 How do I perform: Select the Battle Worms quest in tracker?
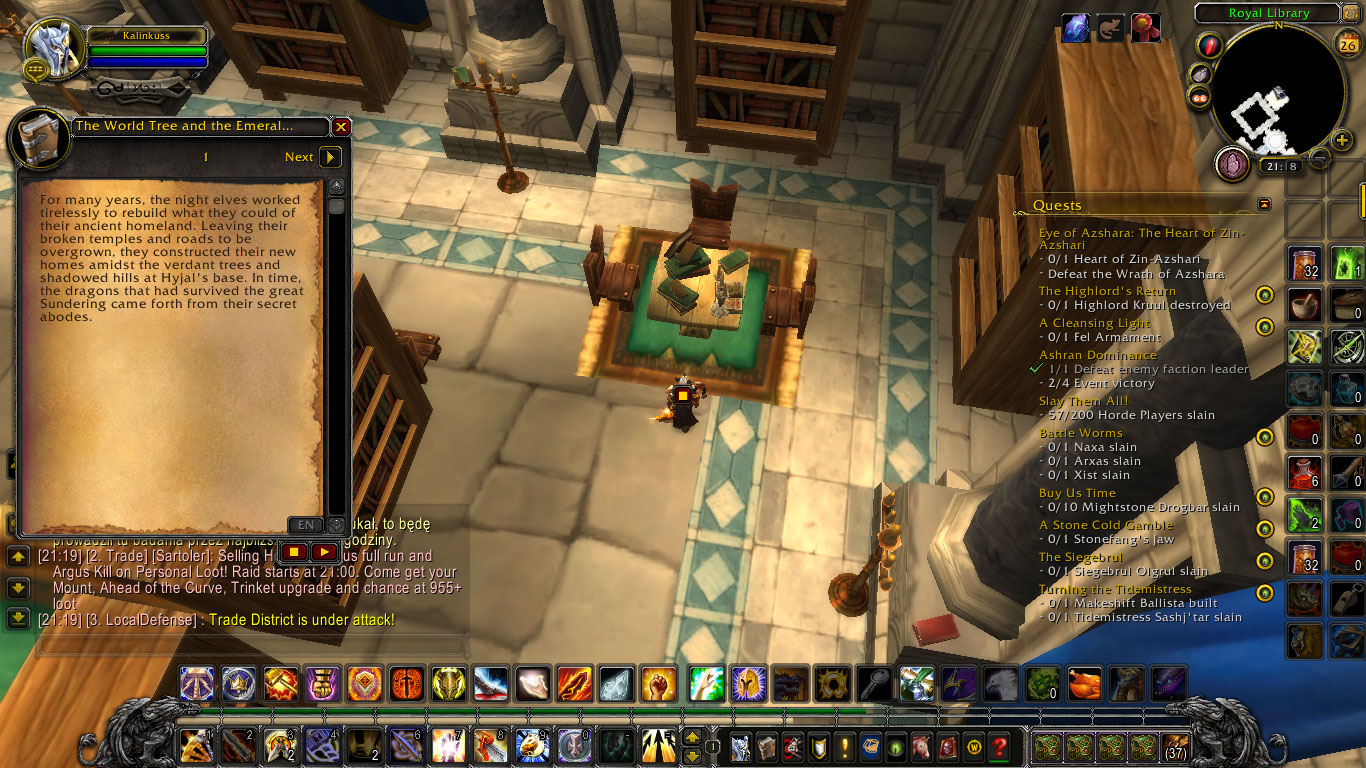tap(1080, 433)
